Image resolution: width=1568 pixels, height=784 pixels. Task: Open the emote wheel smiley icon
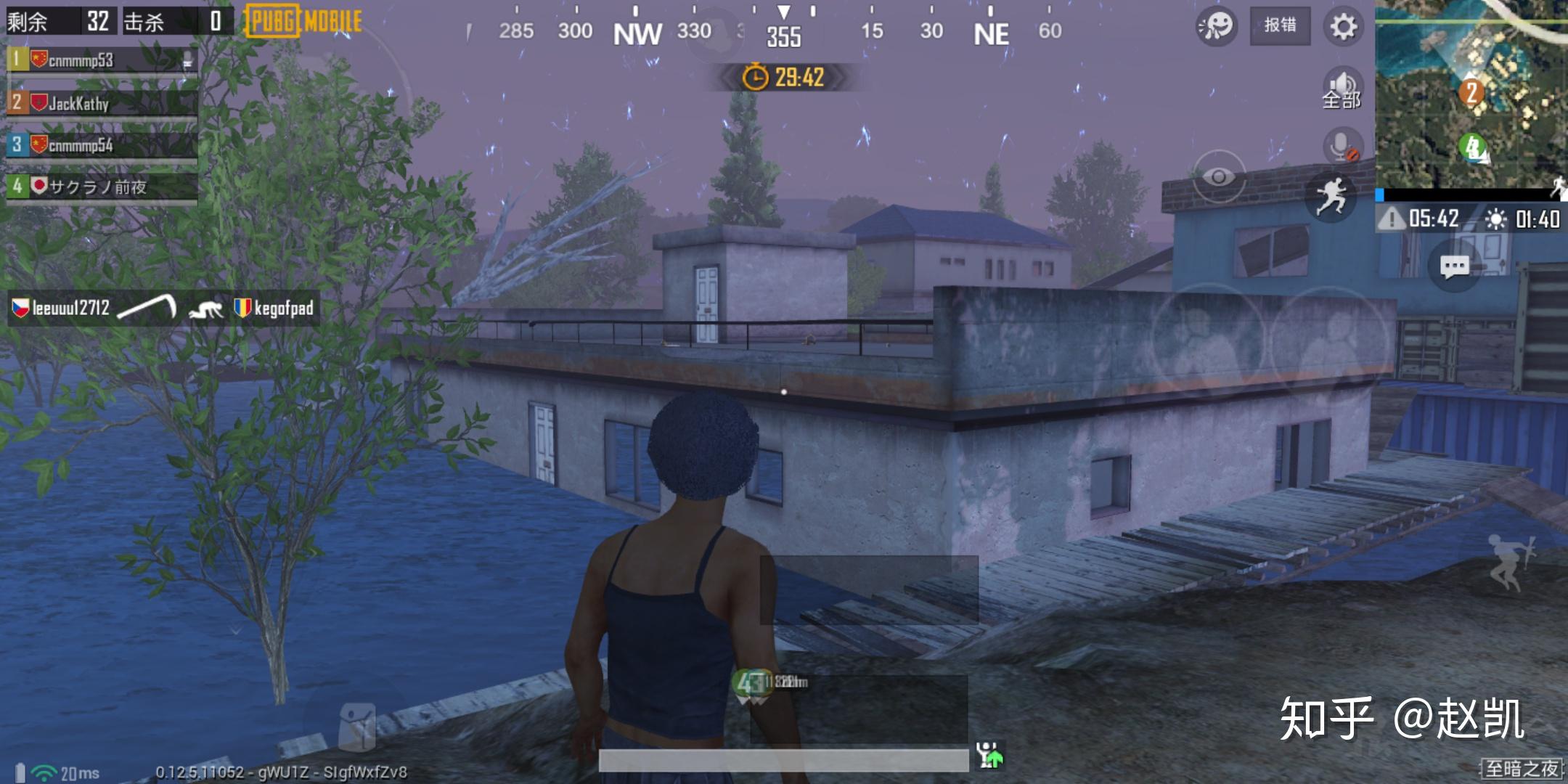click(1217, 25)
